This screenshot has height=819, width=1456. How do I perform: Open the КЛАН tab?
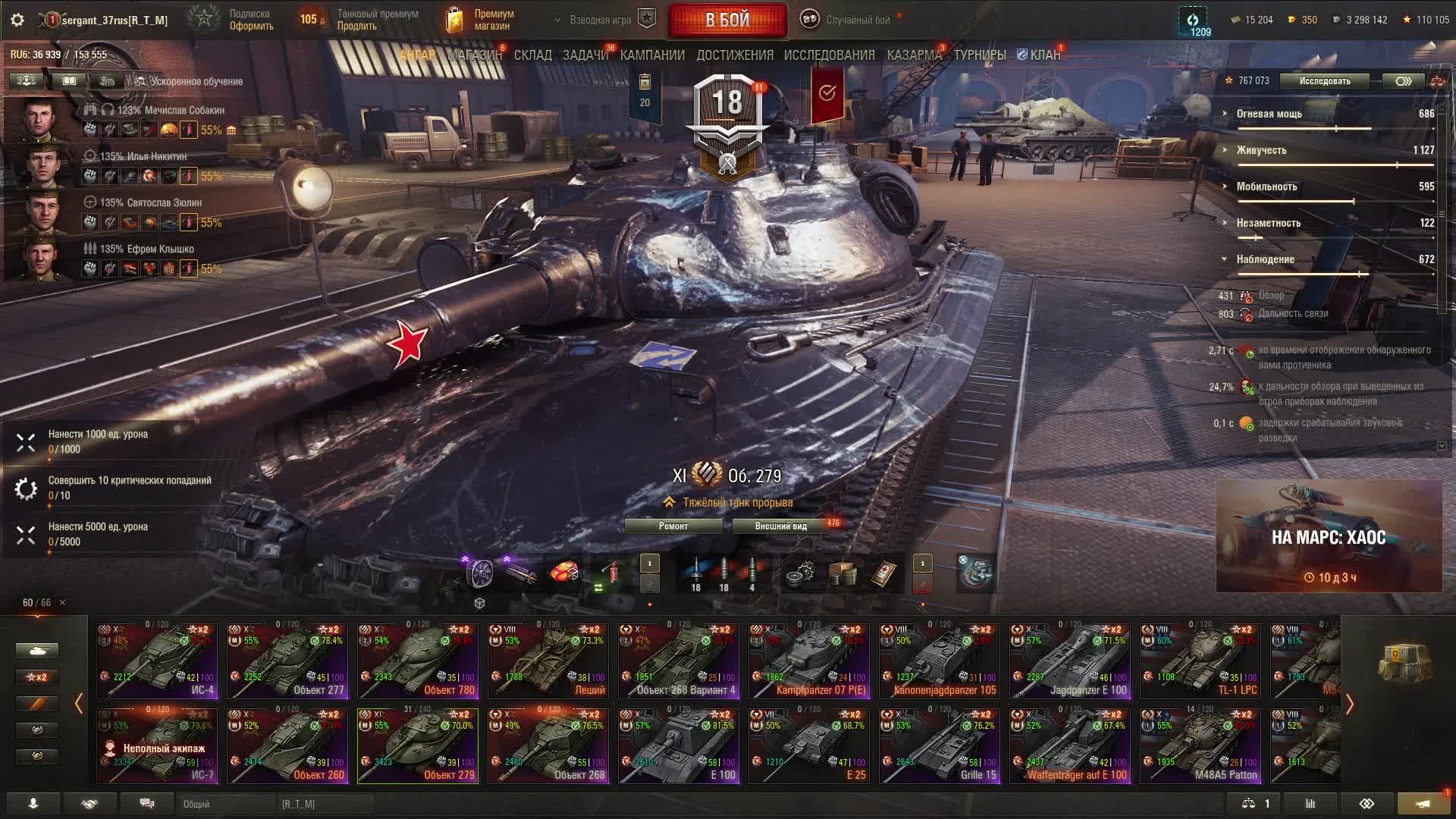point(1044,55)
